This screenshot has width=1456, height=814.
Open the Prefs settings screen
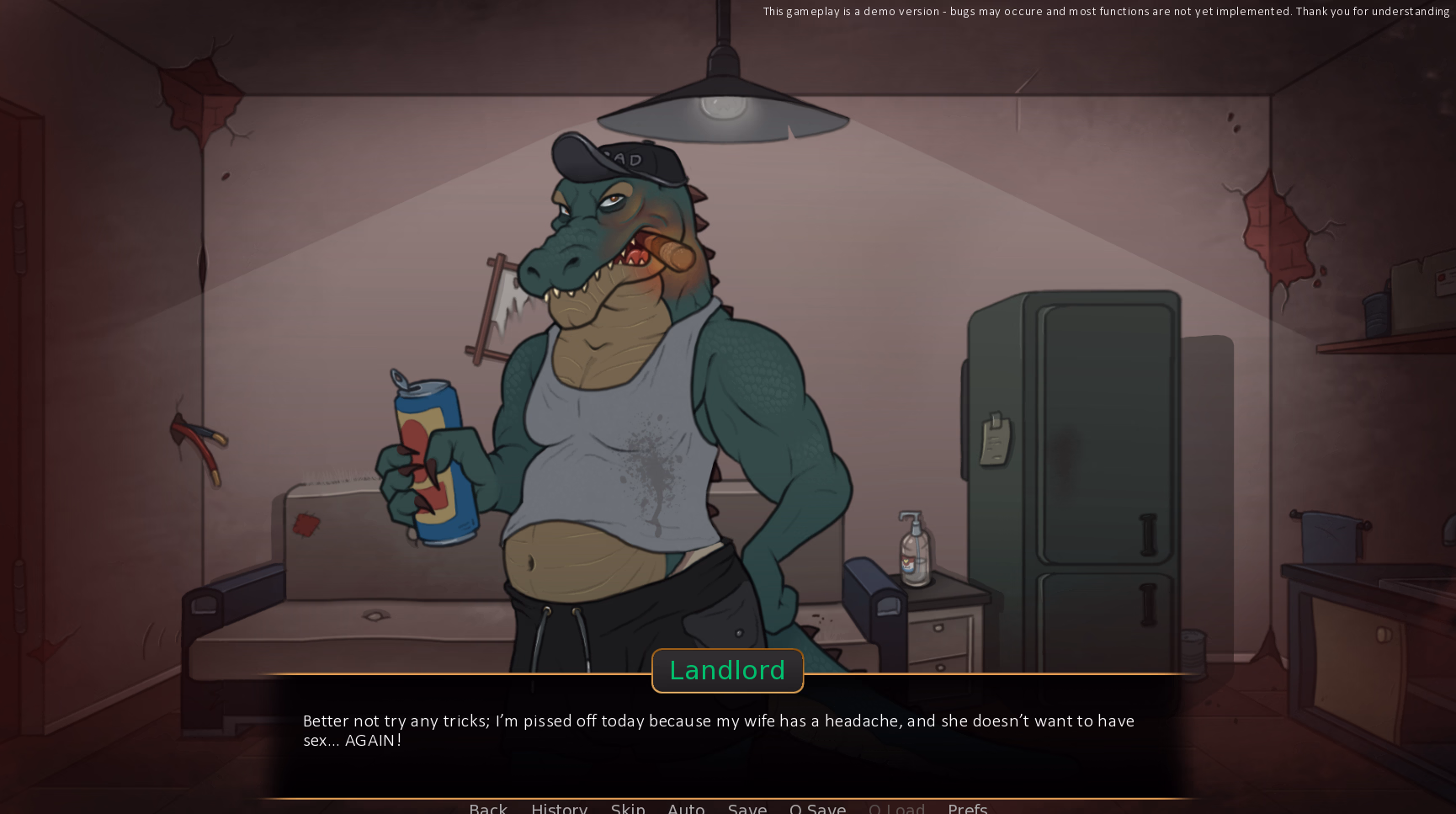(967, 807)
